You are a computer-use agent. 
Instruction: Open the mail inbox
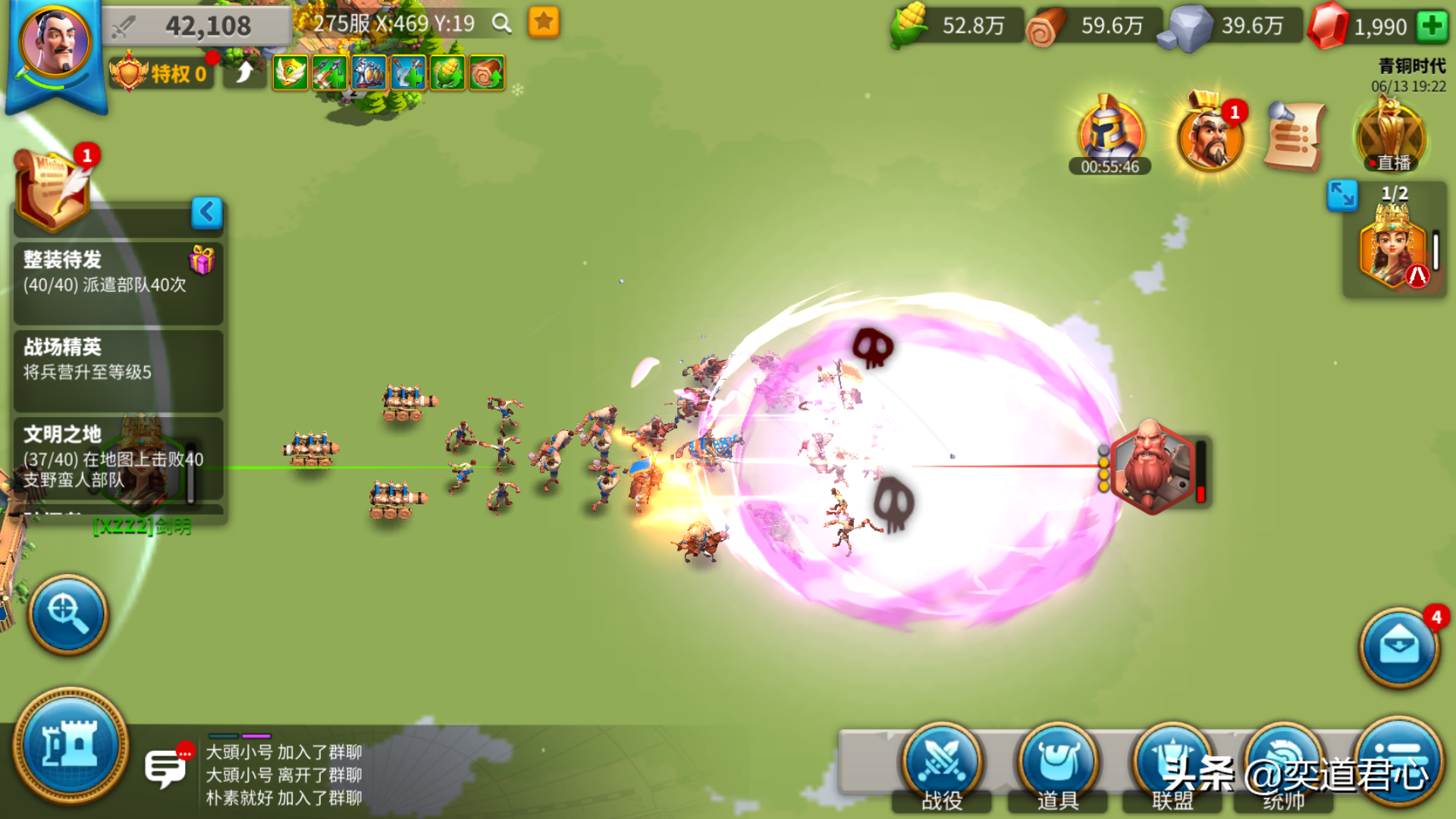[1398, 648]
